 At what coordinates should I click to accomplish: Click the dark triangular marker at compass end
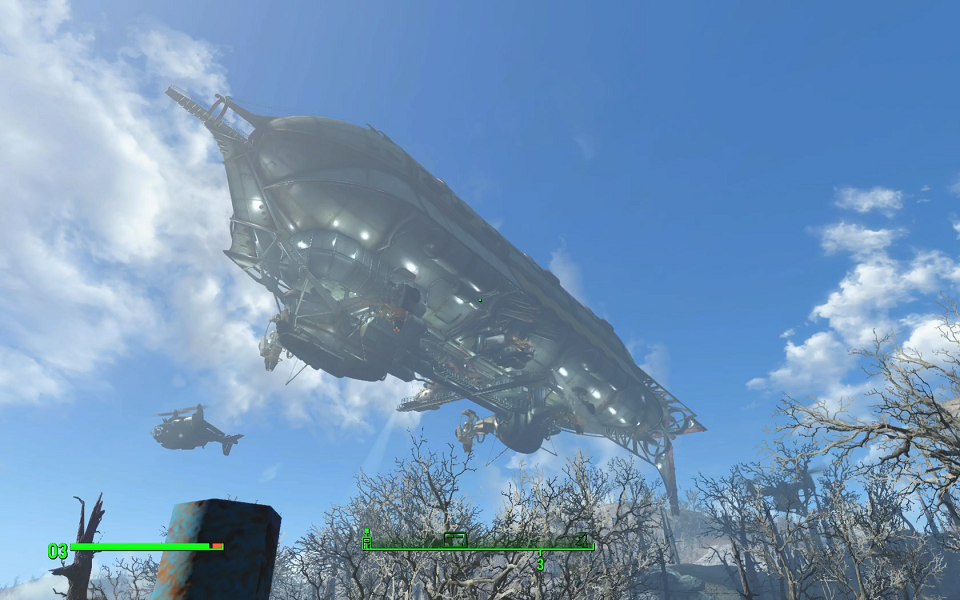[x=581, y=539]
